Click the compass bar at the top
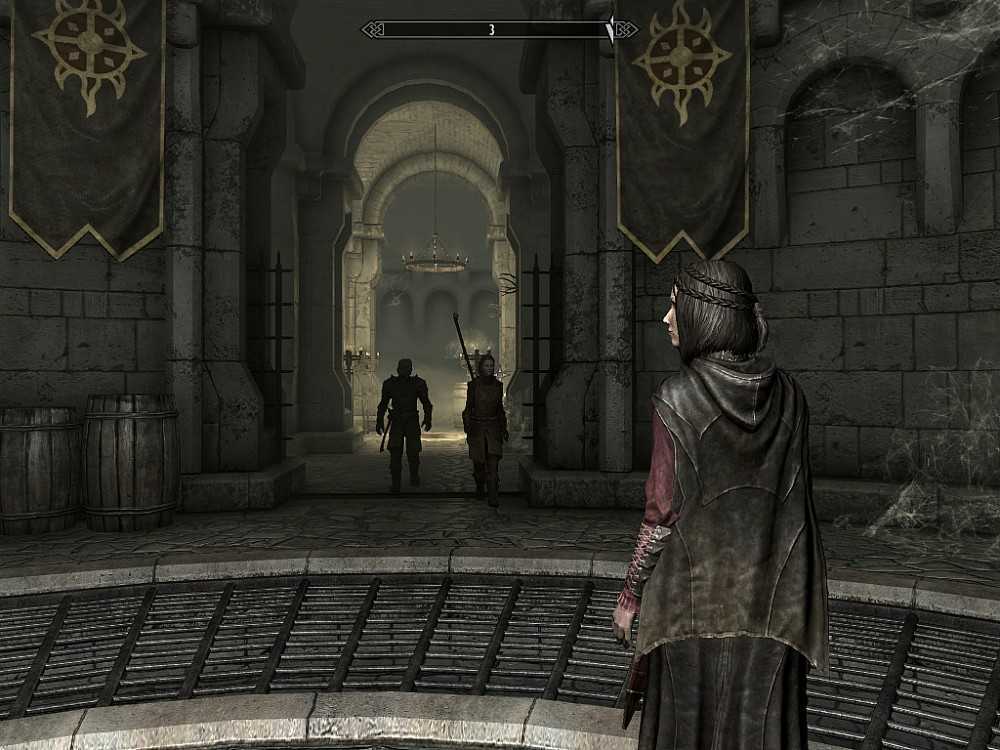The height and width of the screenshot is (750, 1000). coord(490,30)
